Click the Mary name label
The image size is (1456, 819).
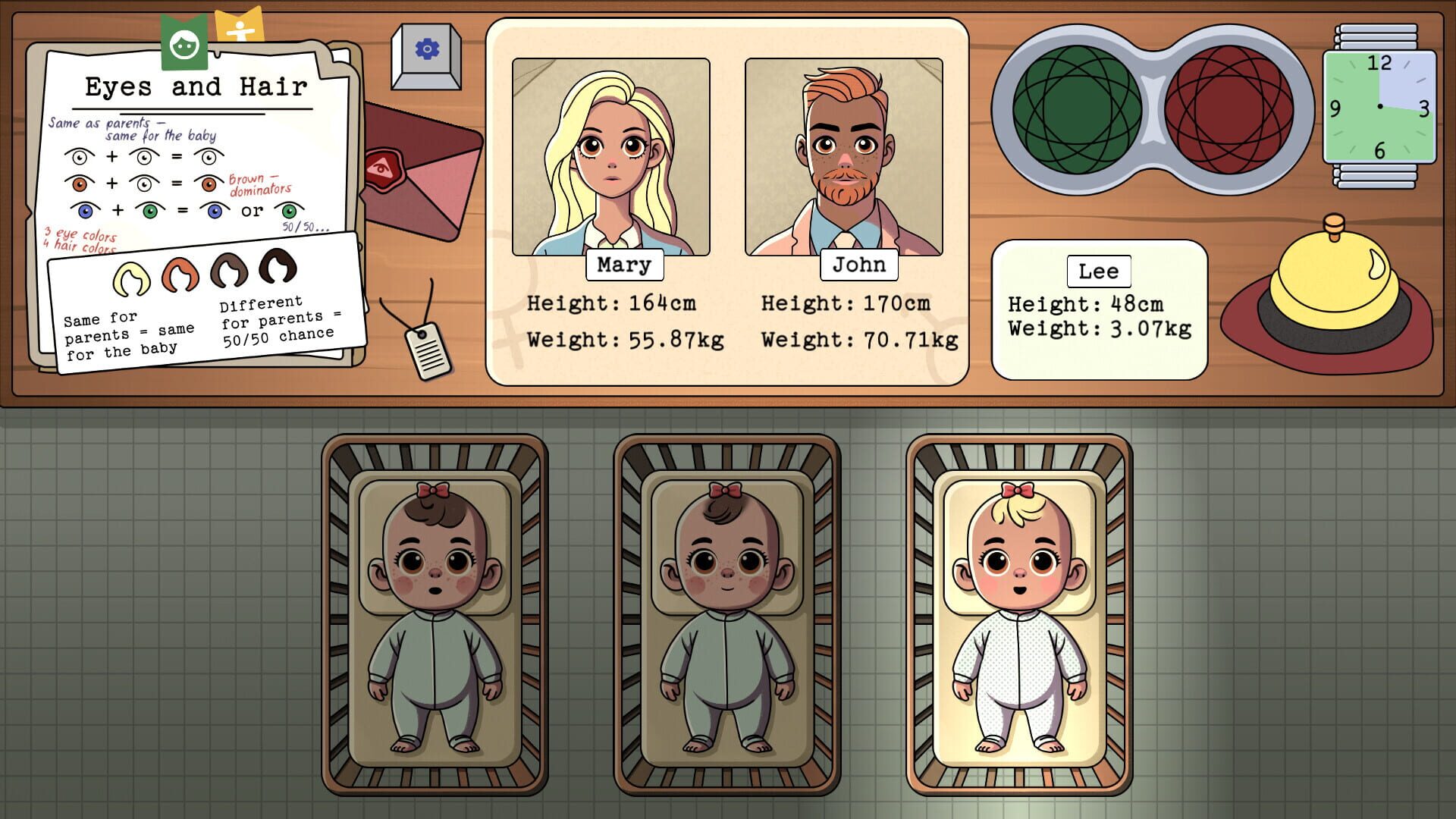[623, 265]
